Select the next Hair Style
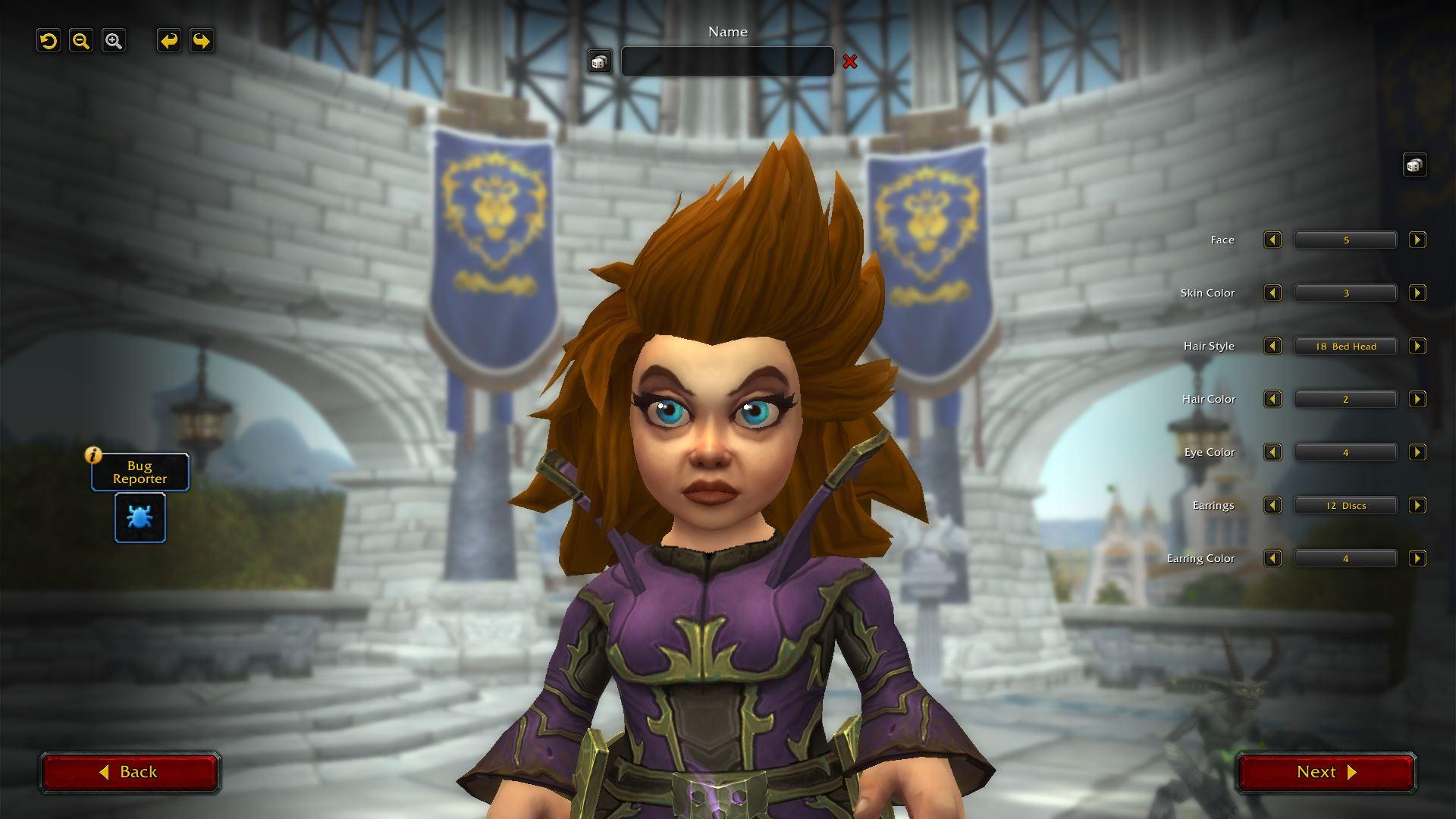Screen dimensions: 1456x819 (x=1418, y=346)
